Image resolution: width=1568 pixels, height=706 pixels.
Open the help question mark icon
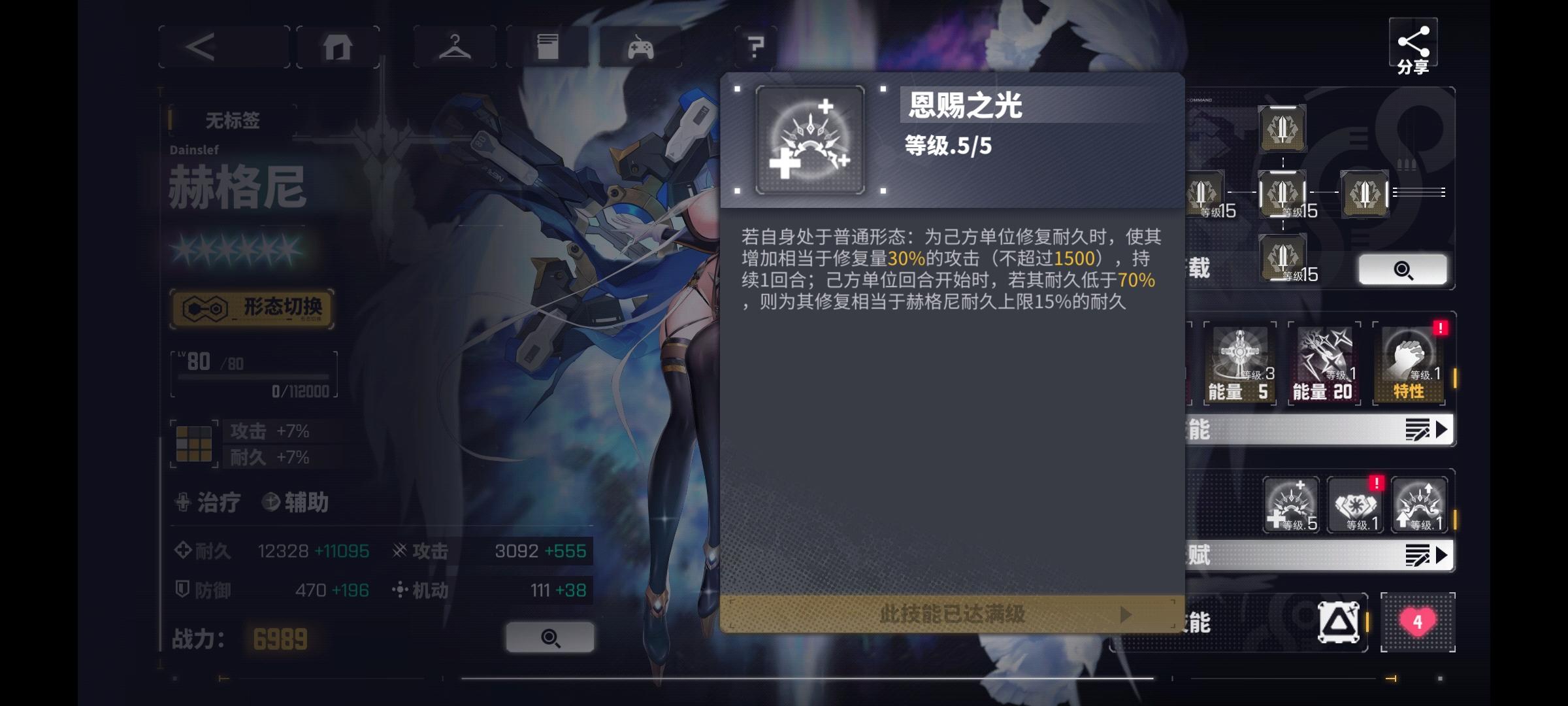click(757, 46)
